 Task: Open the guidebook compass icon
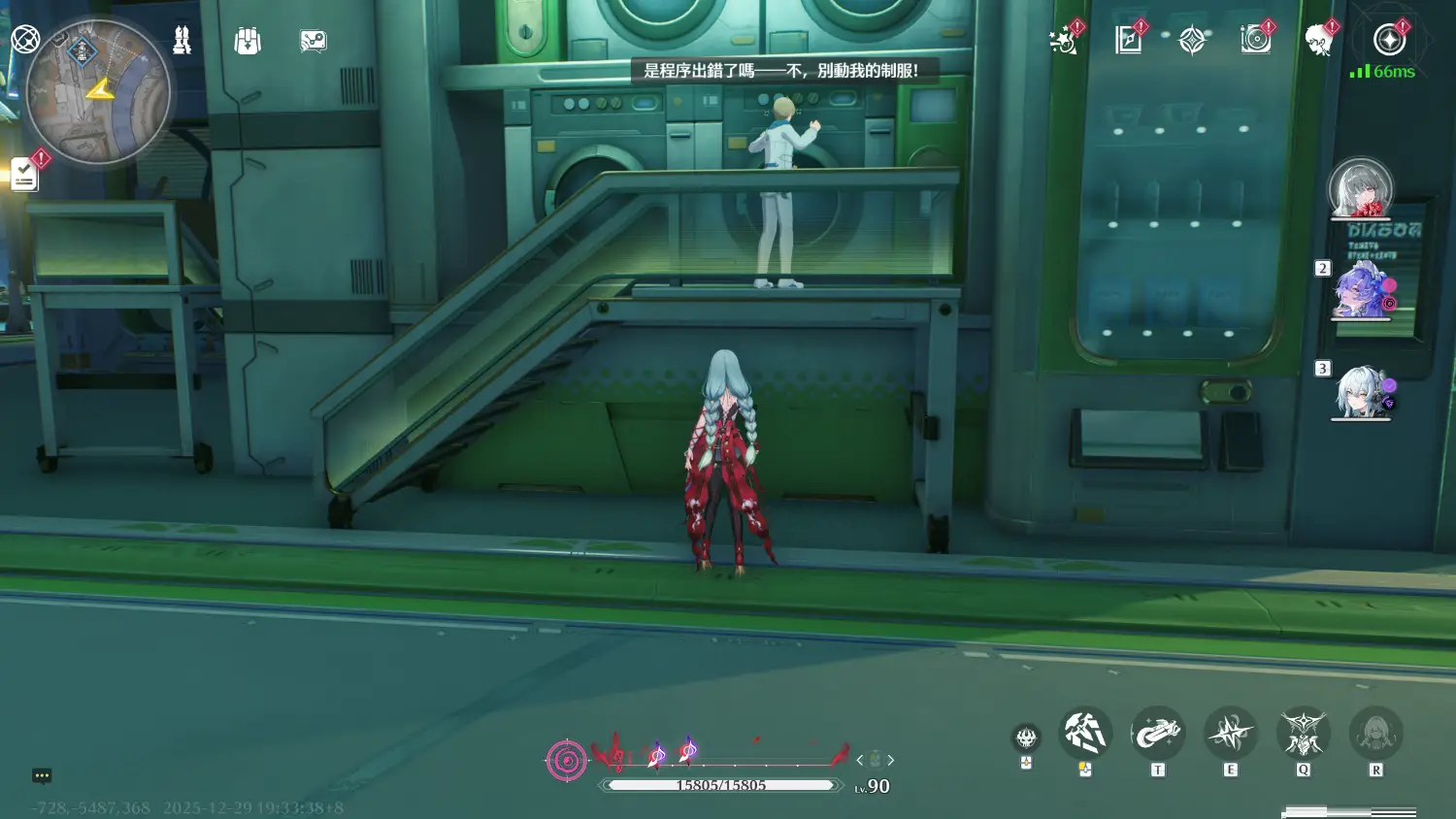(x=1128, y=40)
